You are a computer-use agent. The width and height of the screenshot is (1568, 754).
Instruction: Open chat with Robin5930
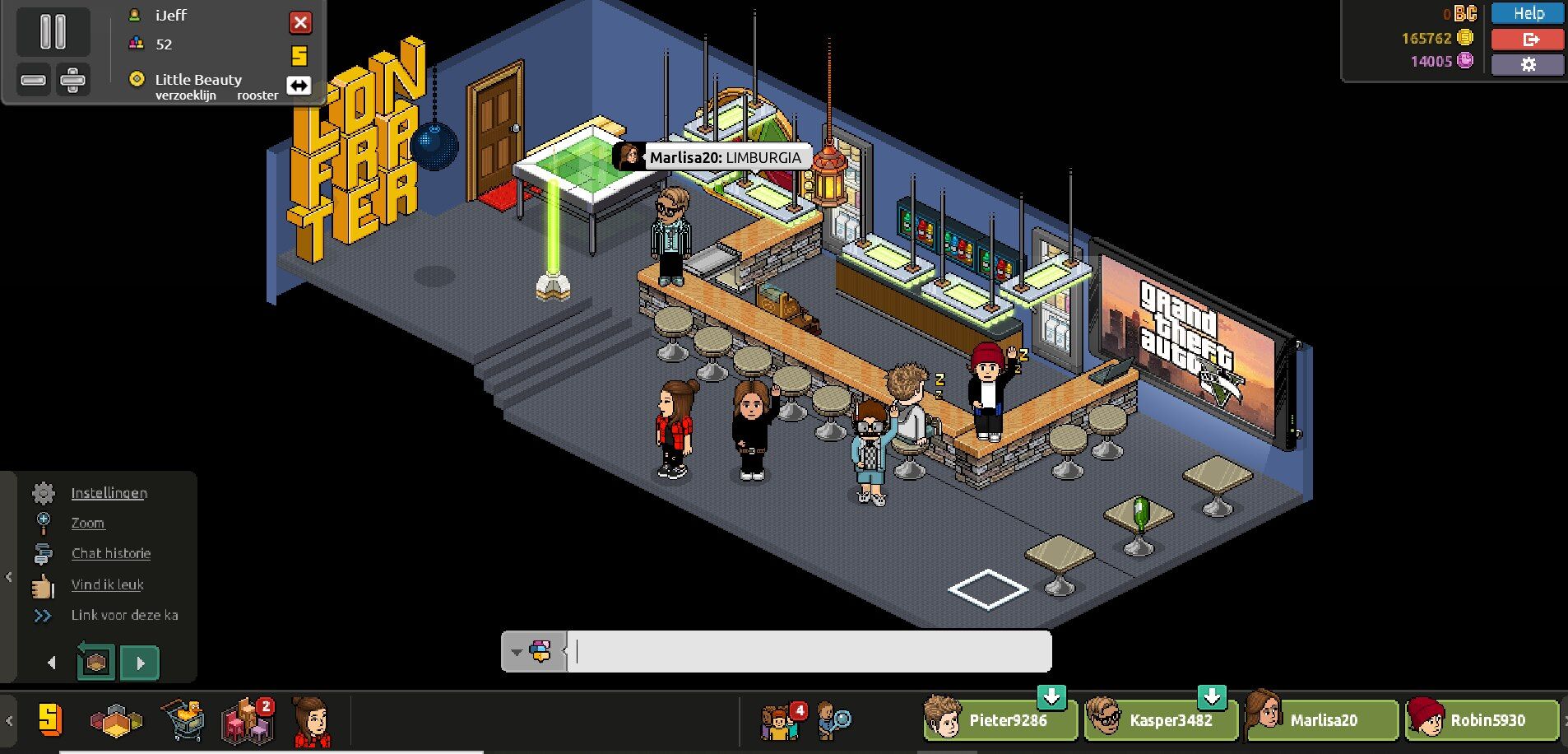point(1481,720)
